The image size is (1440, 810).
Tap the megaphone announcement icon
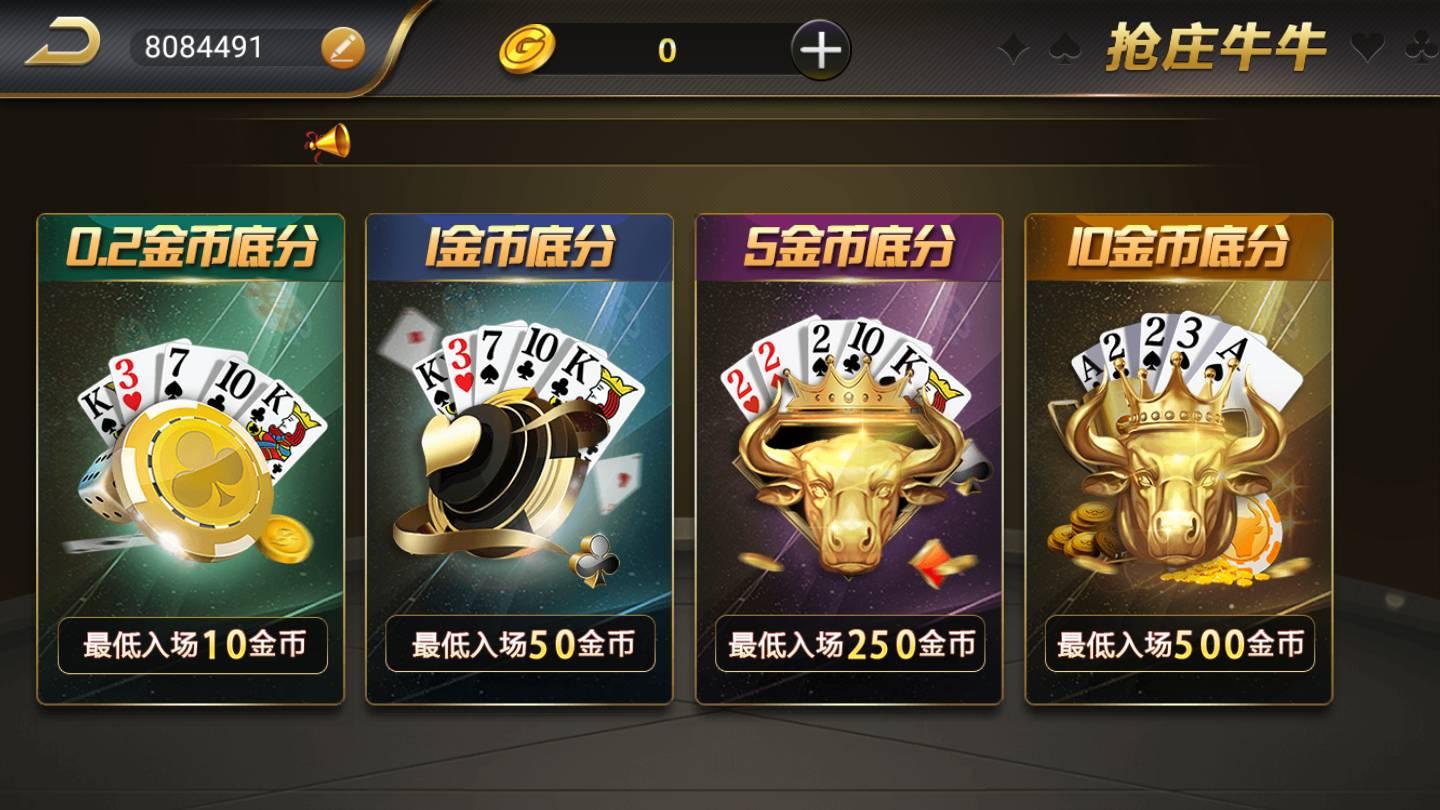tap(330, 140)
